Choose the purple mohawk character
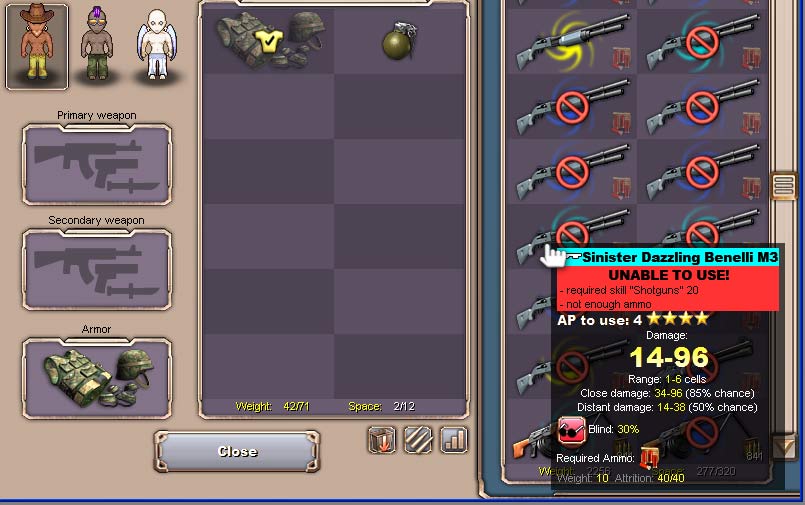Viewport: 805px width, 505px height. coord(96,45)
